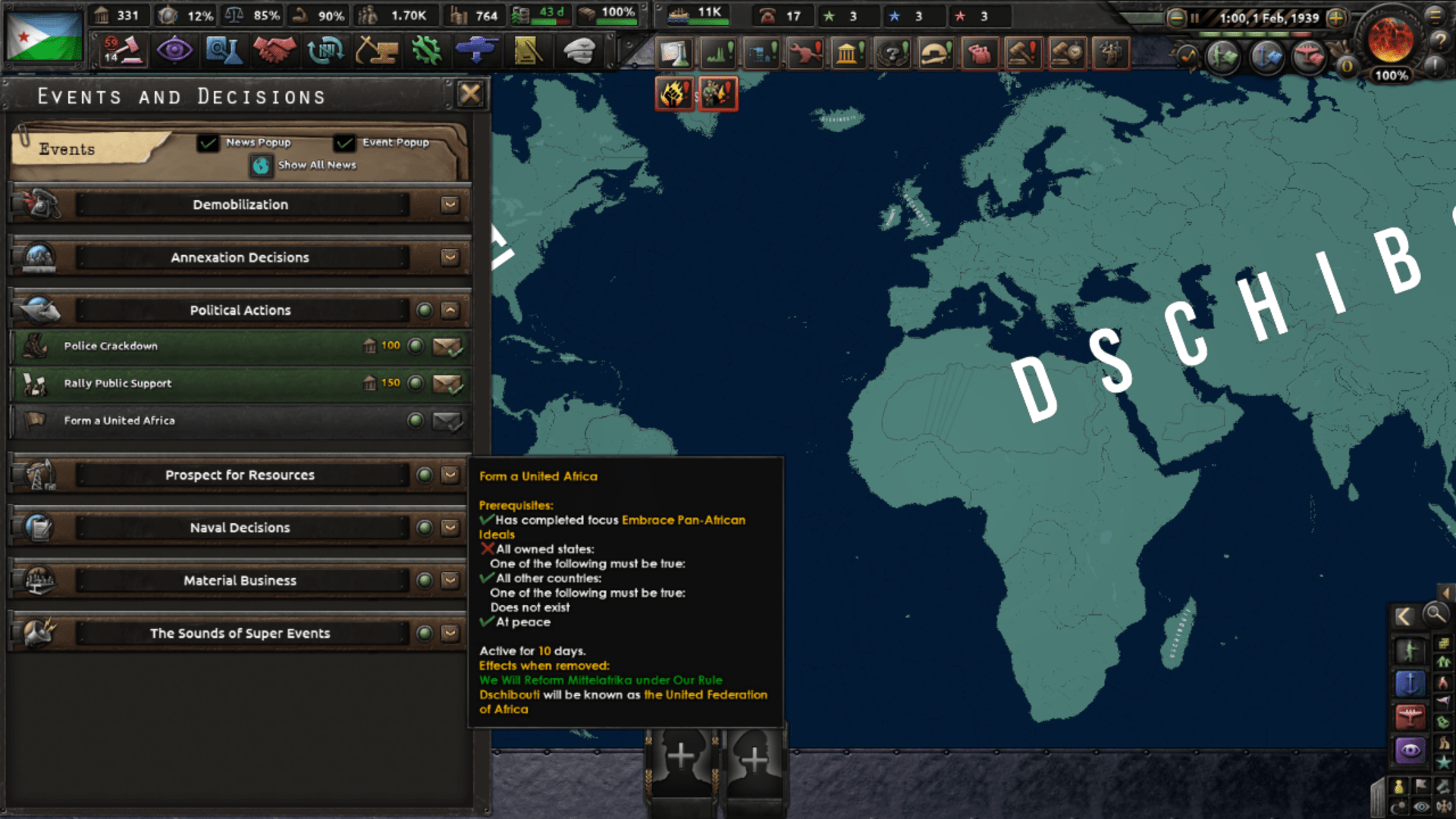Open the Decisions menu with the gavel icon
This screenshot has width=1456, height=819.
121,50
